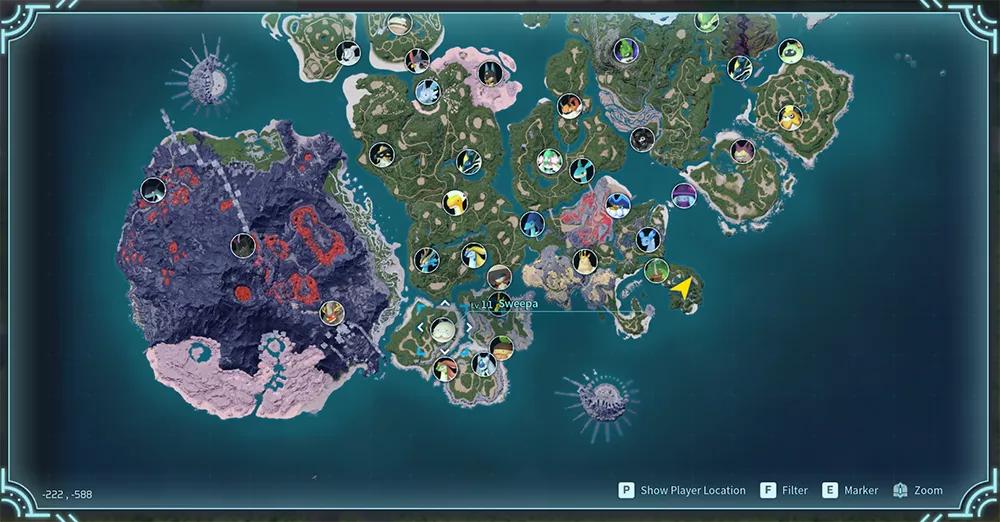Choose the purple mushroom-hat Pal marker
Image resolution: width=1000 pixels, height=522 pixels.
click(x=684, y=195)
